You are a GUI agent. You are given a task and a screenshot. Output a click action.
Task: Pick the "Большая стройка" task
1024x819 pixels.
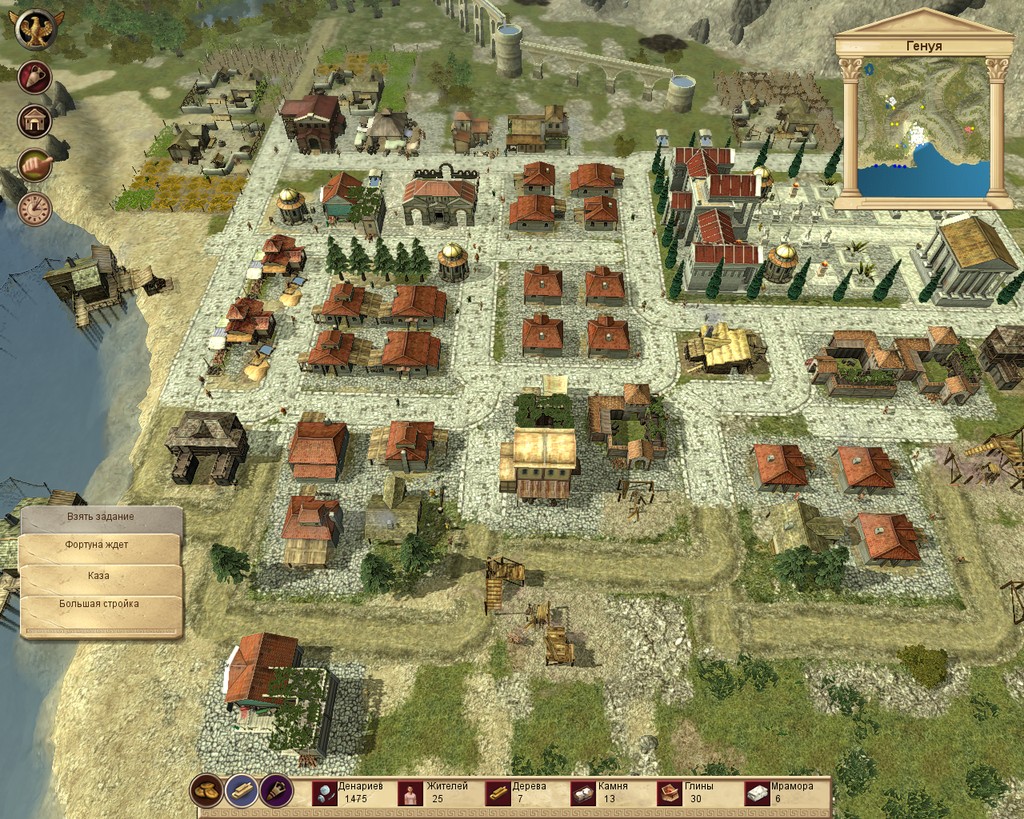(x=100, y=604)
